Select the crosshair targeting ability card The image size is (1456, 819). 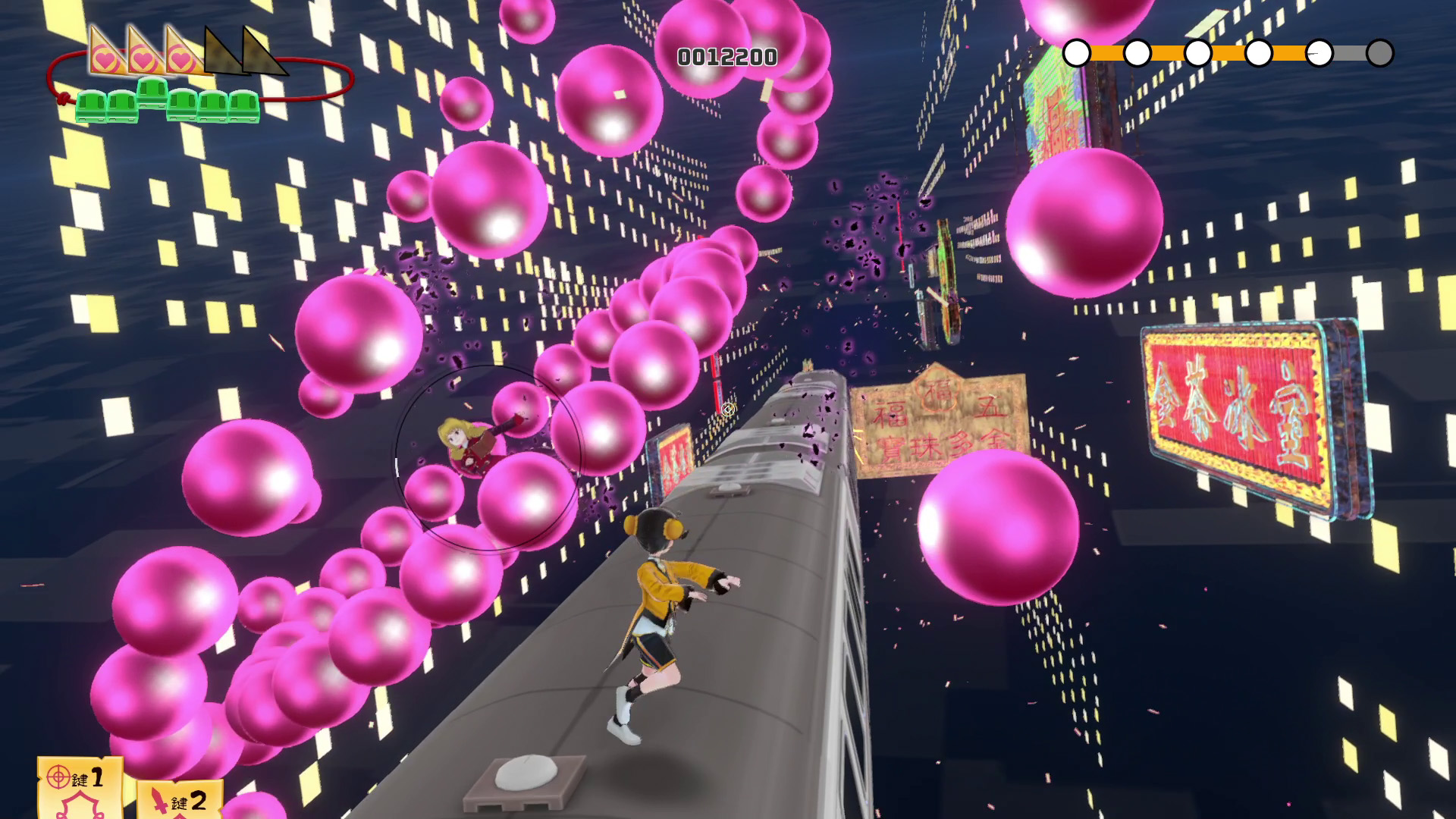(x=79, y=787)
